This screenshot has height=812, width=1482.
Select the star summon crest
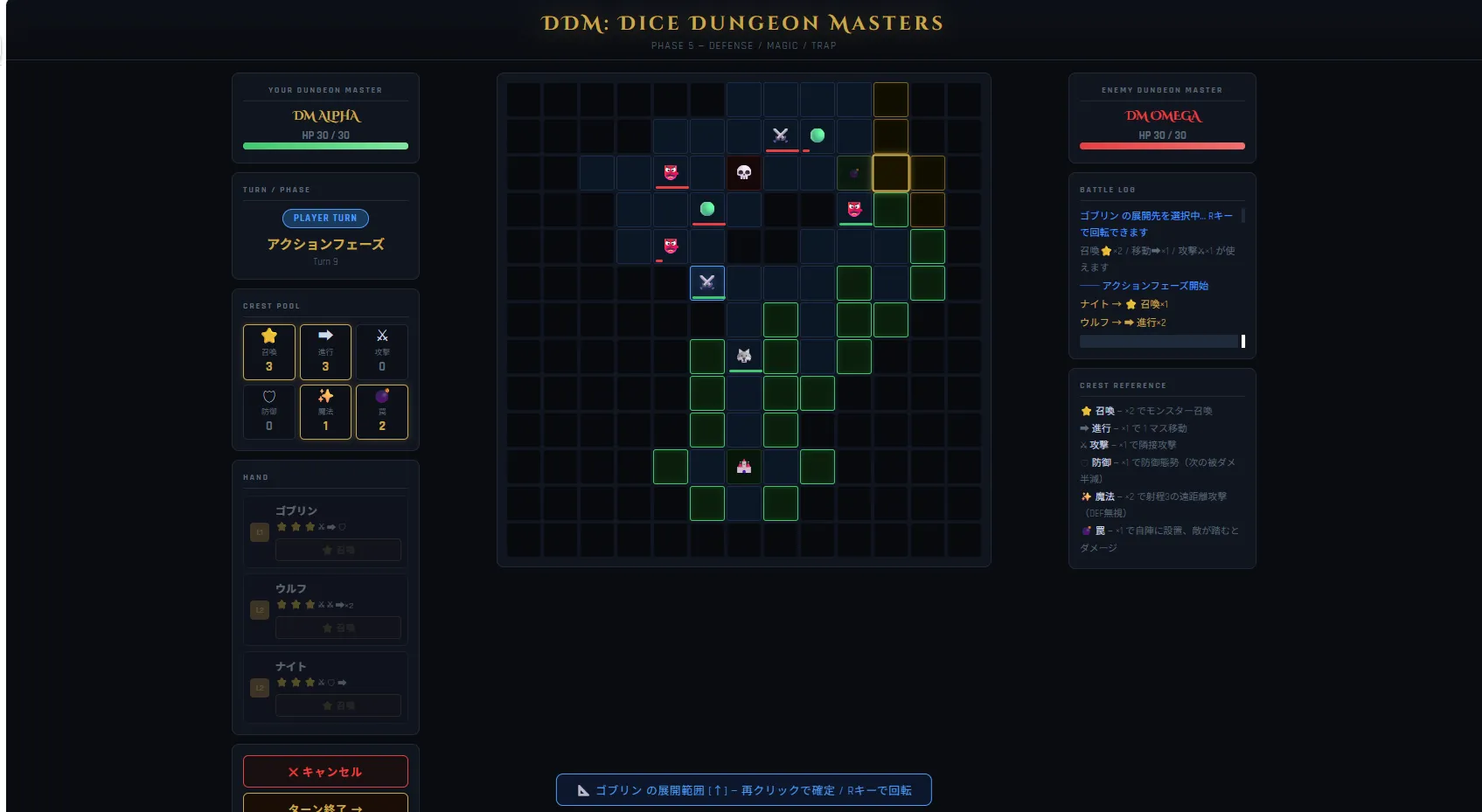[269, 351]
